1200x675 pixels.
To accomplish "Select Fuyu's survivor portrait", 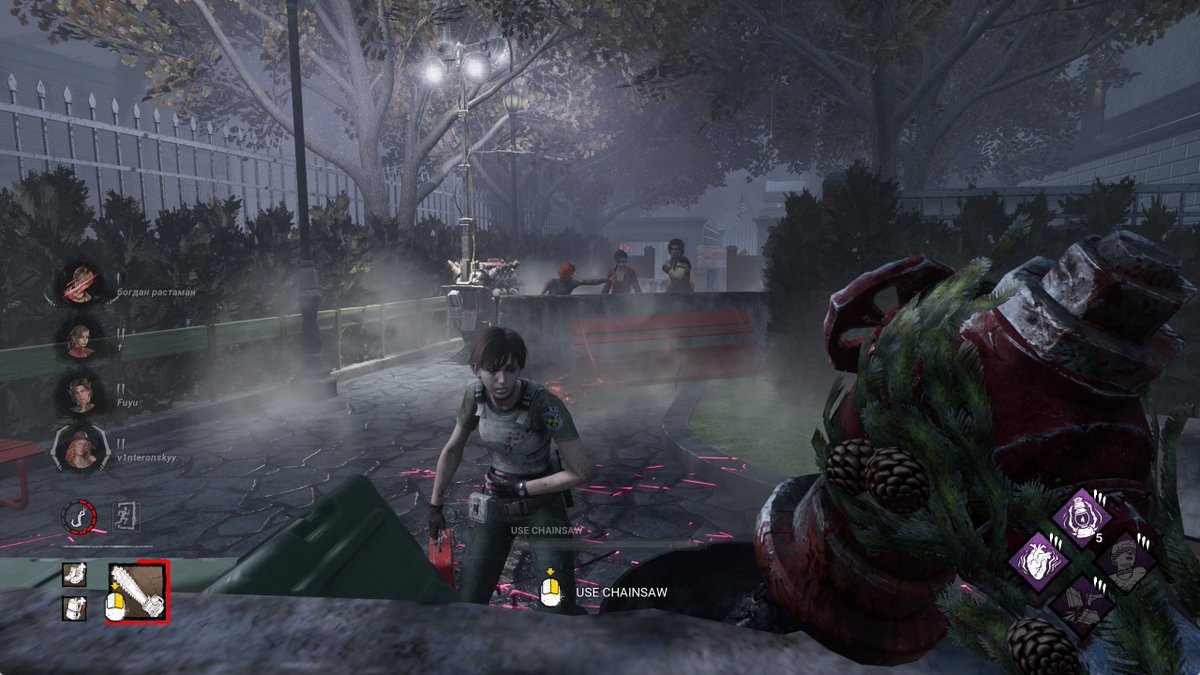I will click(x=80, y=393).
